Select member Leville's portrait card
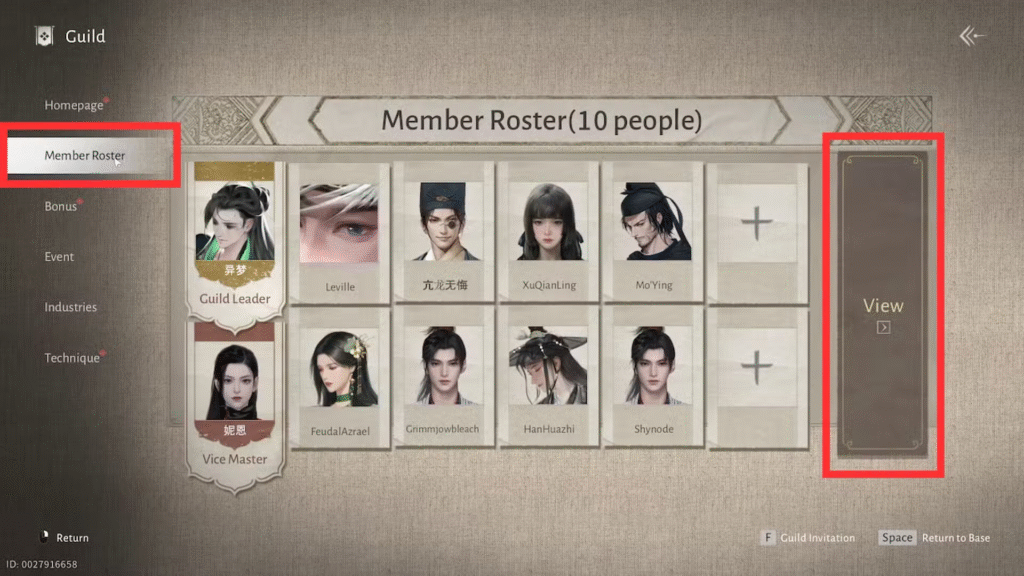 point(339,233)
